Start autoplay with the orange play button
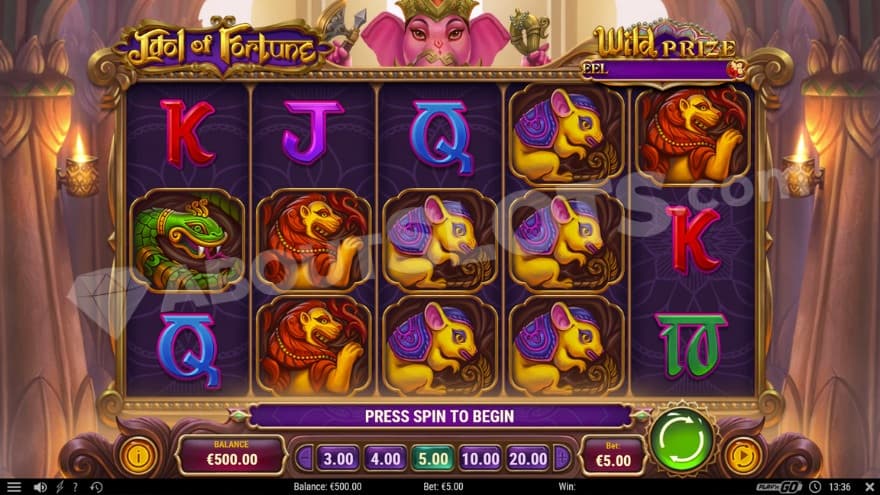880x495 pixels. [x=742, y=456]
